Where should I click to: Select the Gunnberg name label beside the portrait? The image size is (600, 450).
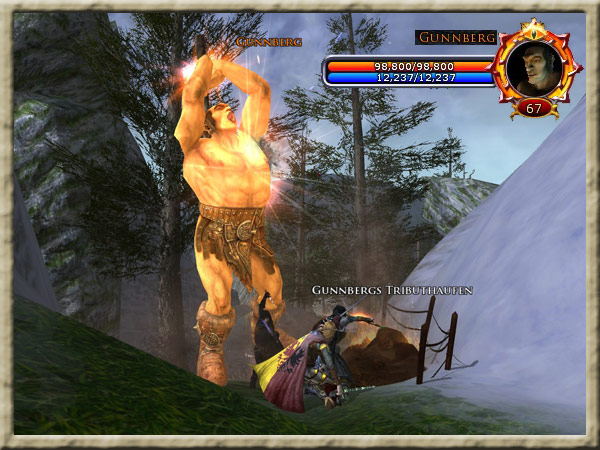[456, 38]
